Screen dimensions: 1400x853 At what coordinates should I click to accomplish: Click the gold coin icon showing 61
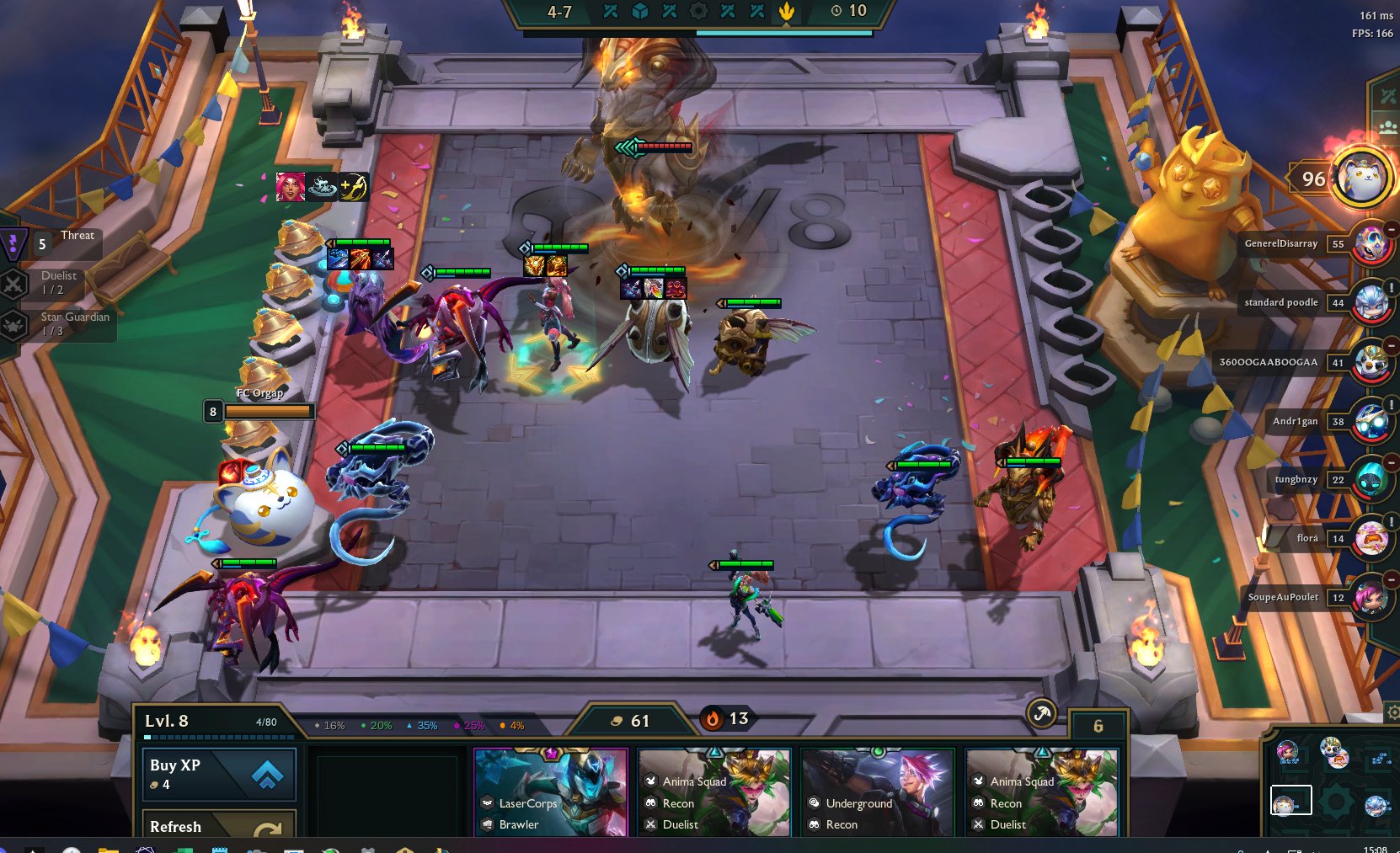pyautogui.click(x=615, y=721)
